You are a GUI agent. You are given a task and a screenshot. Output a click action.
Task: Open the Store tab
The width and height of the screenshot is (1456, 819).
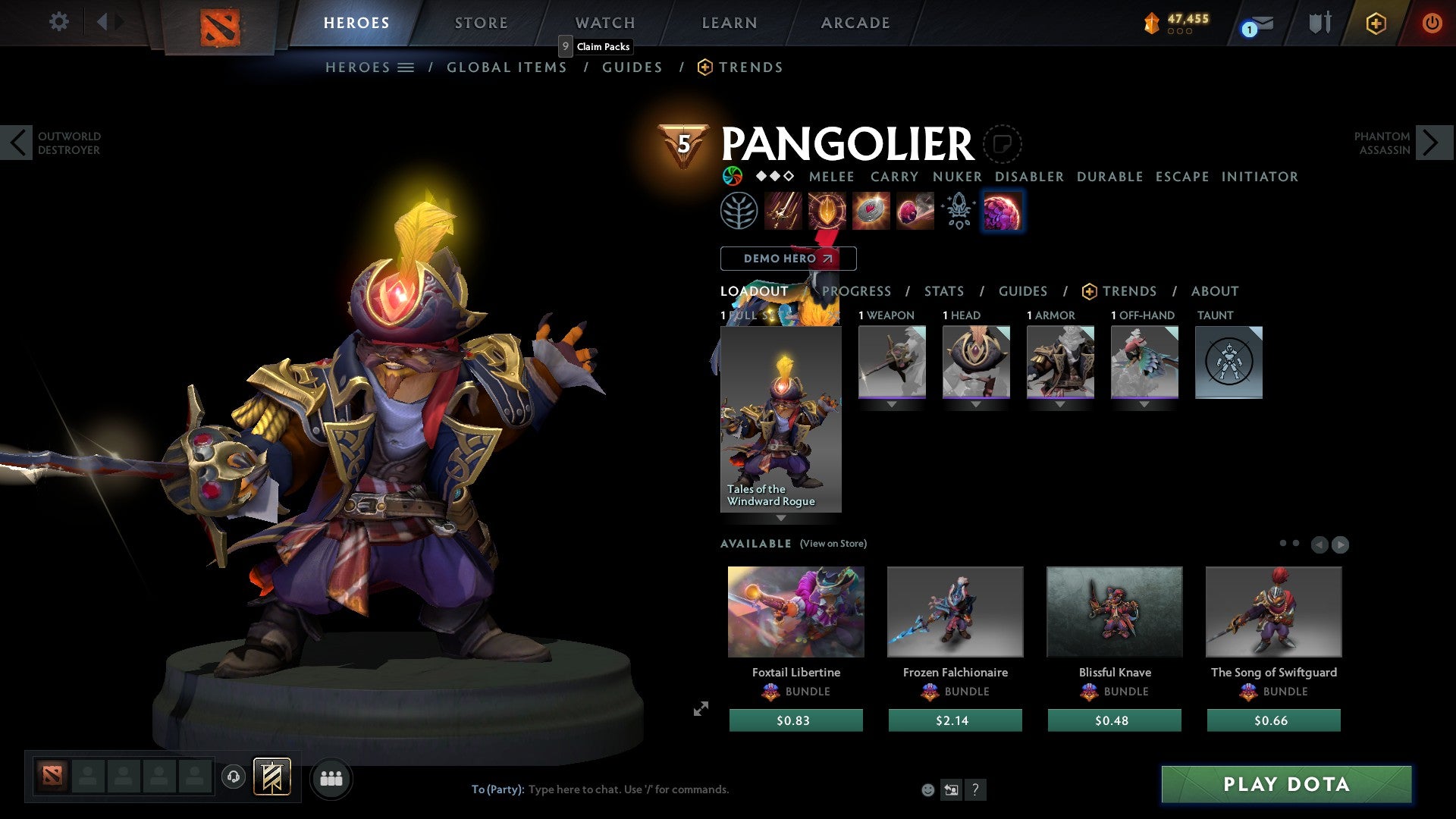point(481,23)
